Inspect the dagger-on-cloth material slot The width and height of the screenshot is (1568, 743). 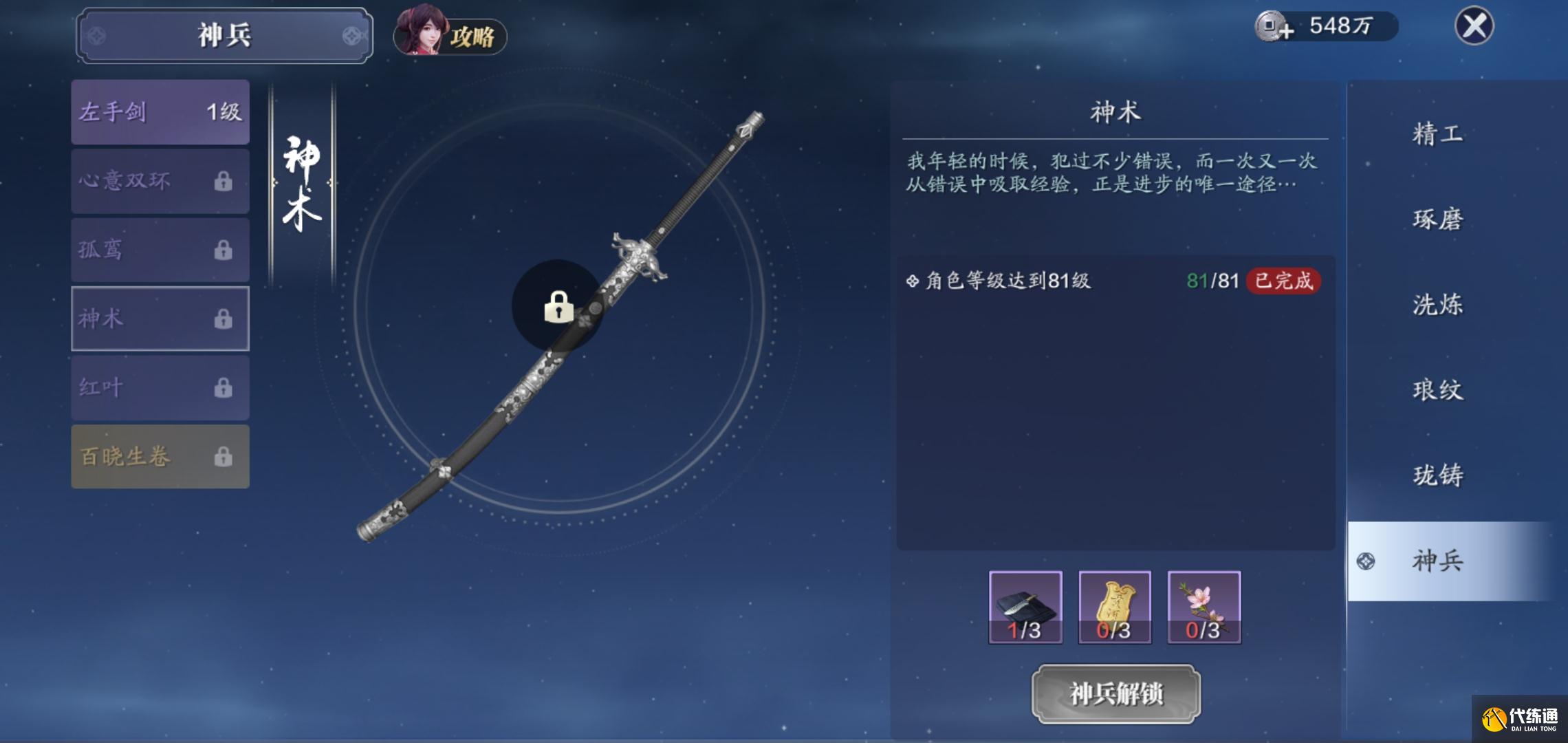click(x=1025, y=607)
